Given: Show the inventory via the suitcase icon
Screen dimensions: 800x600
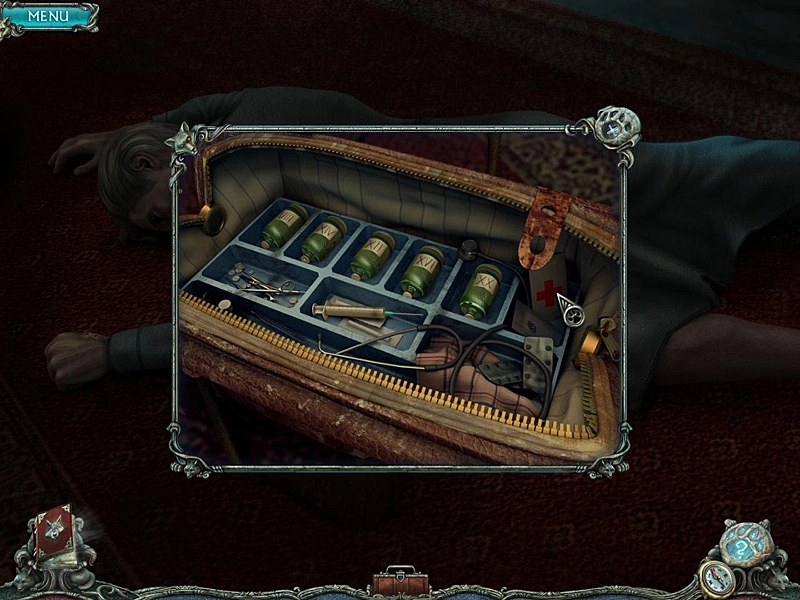Looking at the screenshot, I should [399, 580].
